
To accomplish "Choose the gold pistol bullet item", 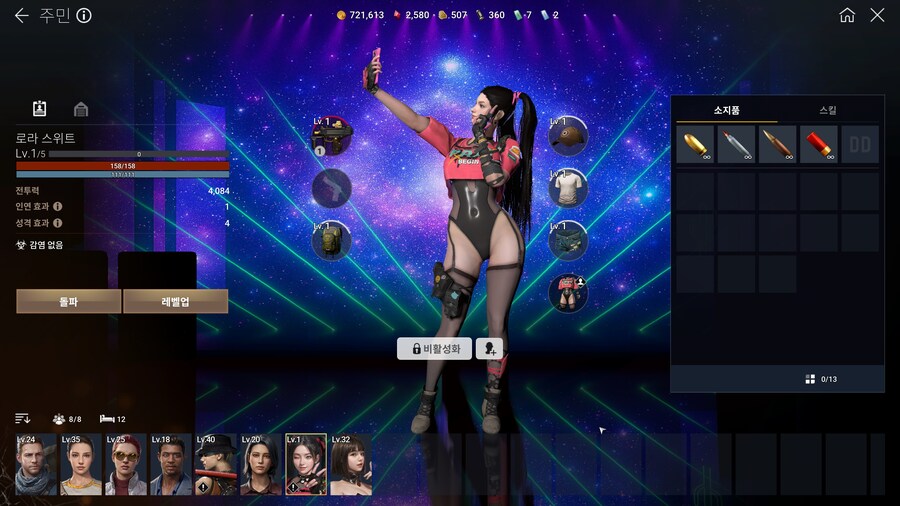I will point(695,144).
